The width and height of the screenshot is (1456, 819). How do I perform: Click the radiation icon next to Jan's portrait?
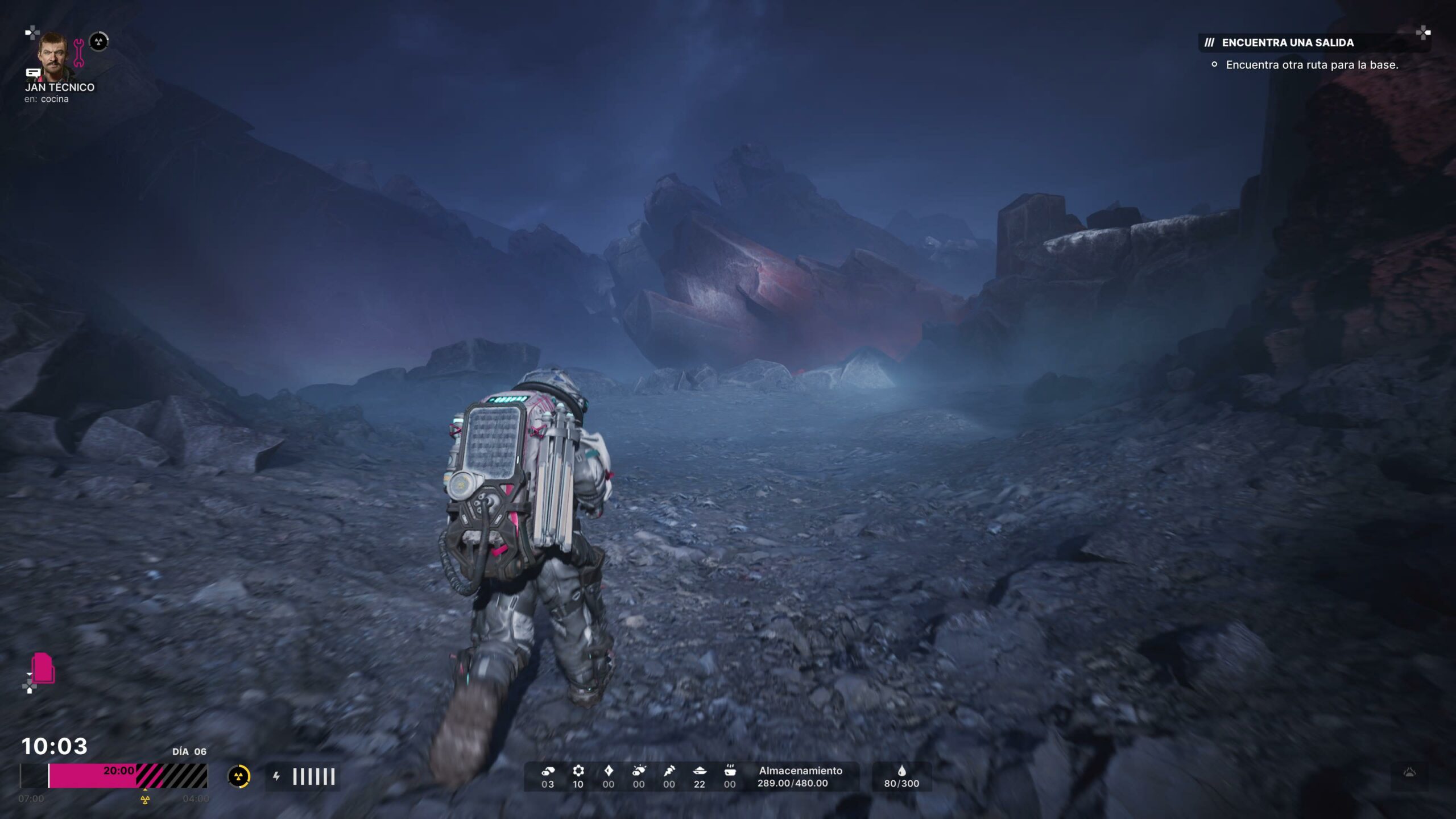(x=99, y=42)
